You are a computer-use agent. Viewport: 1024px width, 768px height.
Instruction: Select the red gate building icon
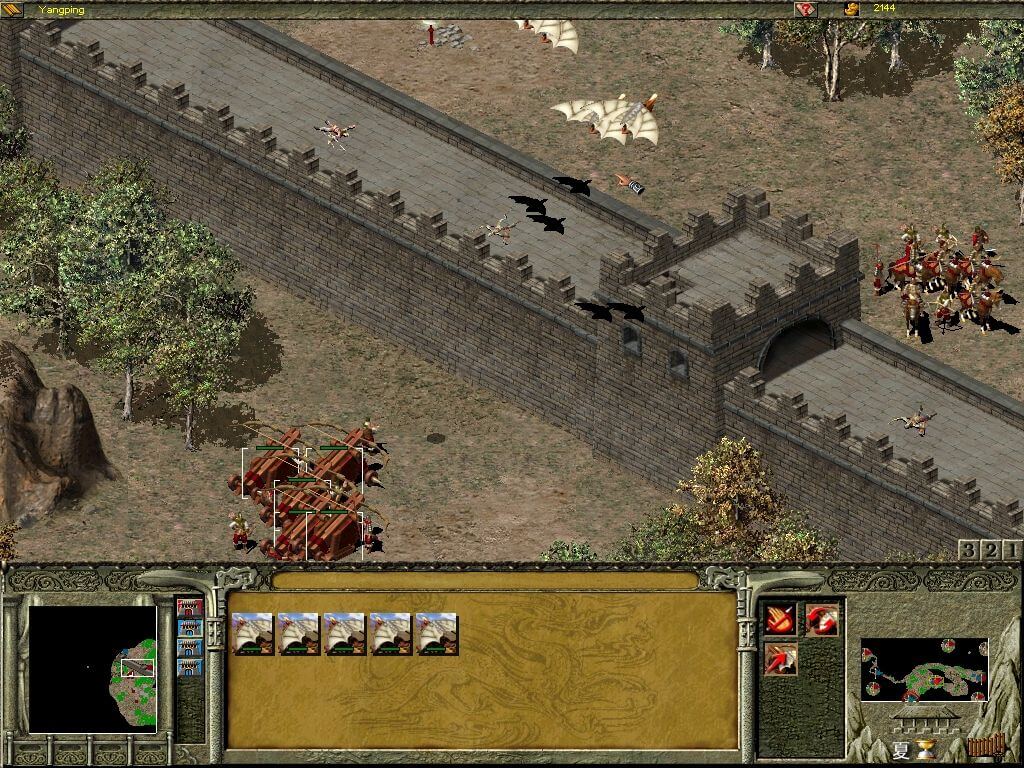point(189,607)
